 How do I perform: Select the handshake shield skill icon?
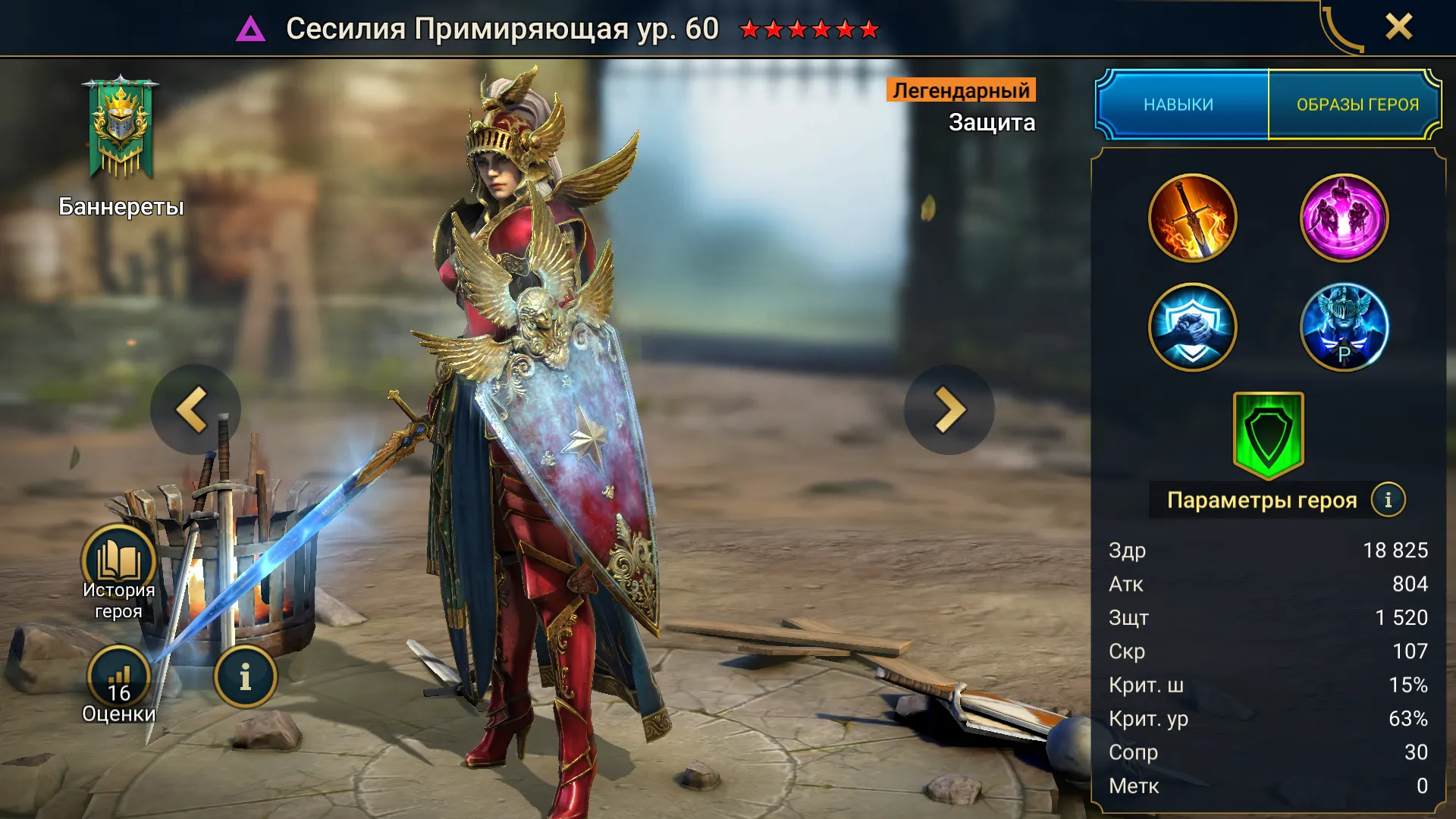coord(1192,328)
